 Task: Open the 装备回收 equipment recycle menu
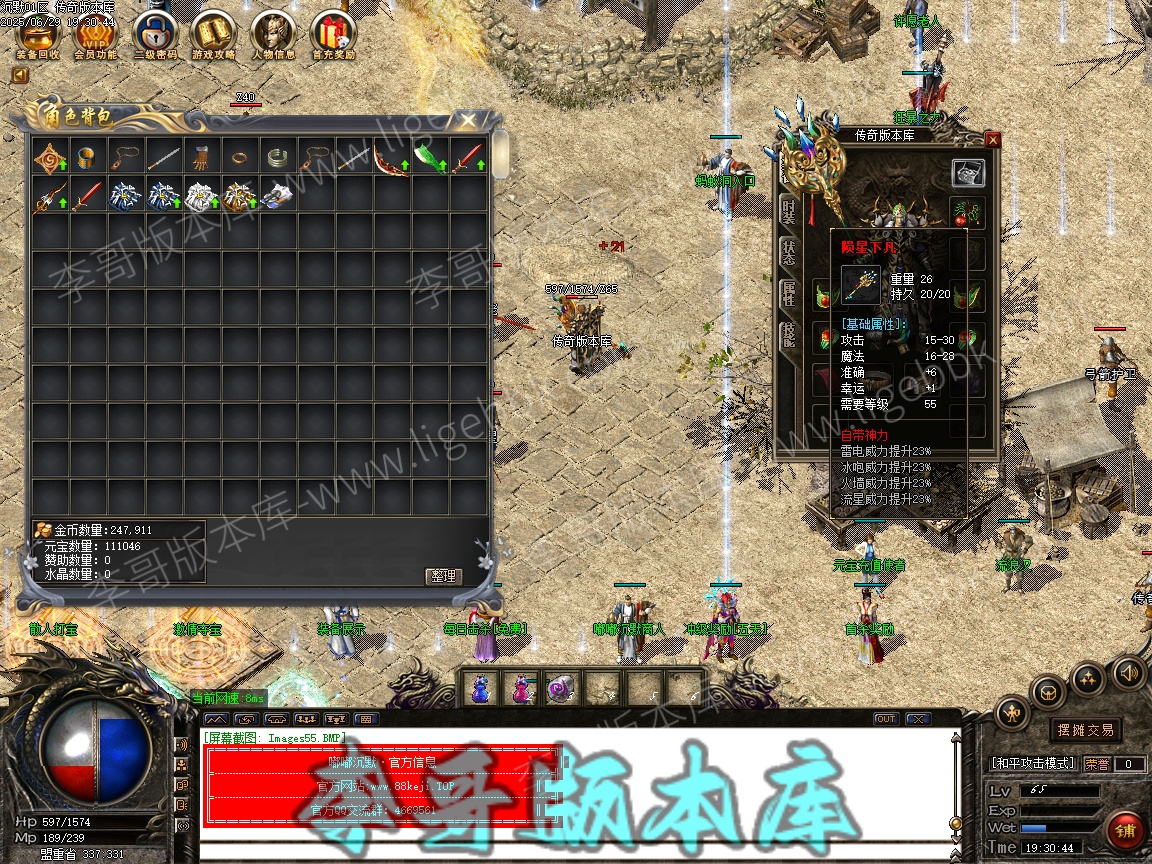coord(38,34)
